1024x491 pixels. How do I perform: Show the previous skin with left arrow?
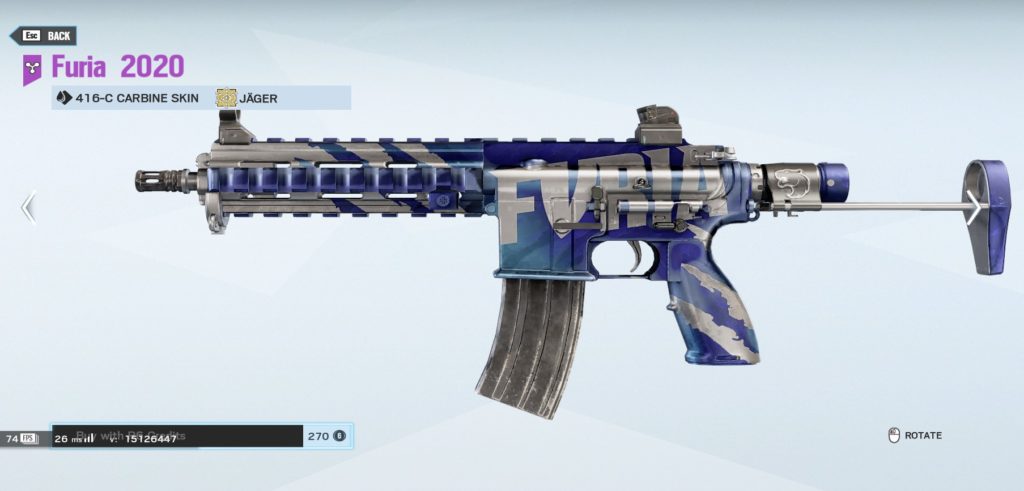[28, 208]
